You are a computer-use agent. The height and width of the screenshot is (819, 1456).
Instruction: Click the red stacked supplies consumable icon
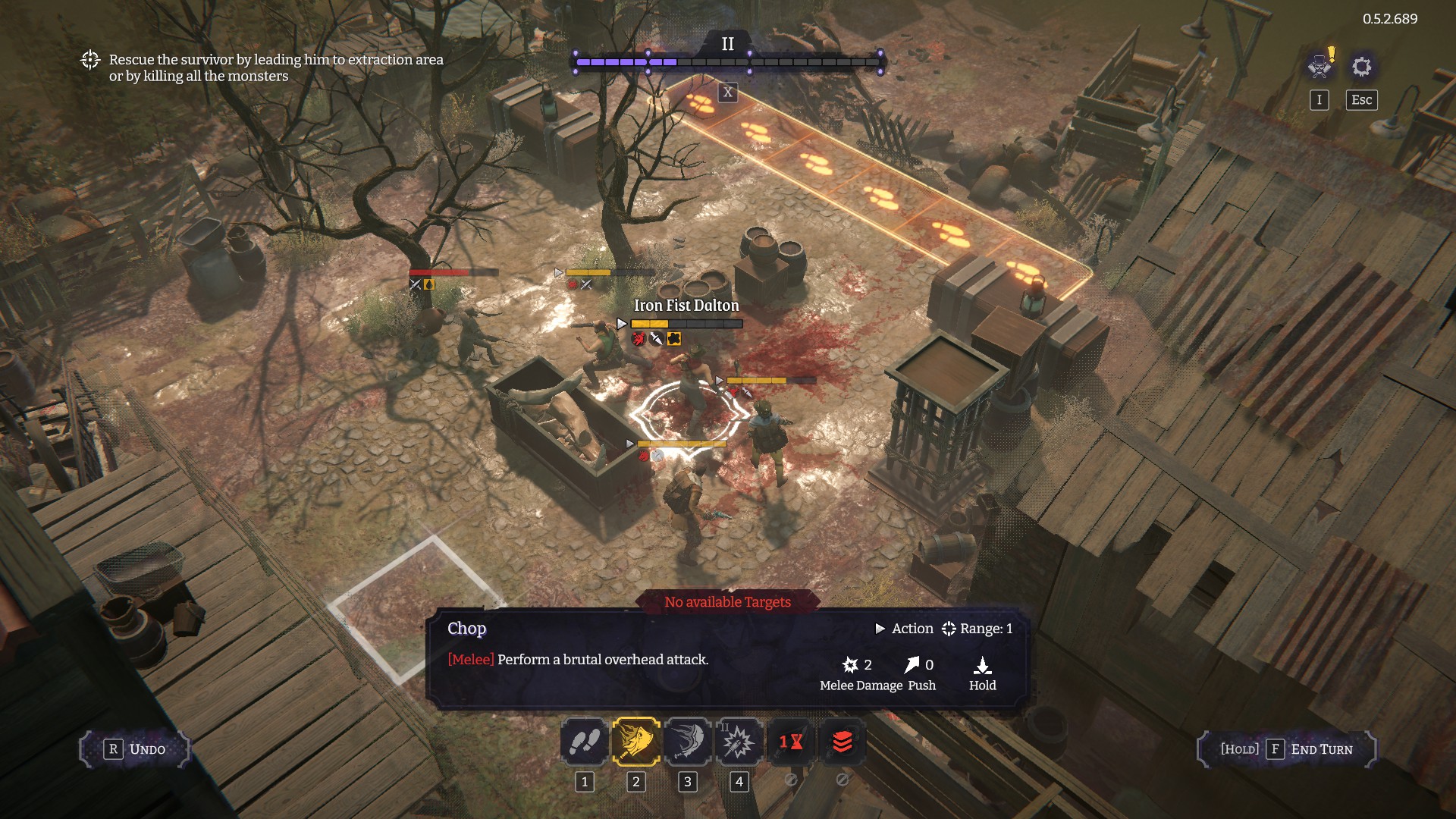[x=842, y=743]
